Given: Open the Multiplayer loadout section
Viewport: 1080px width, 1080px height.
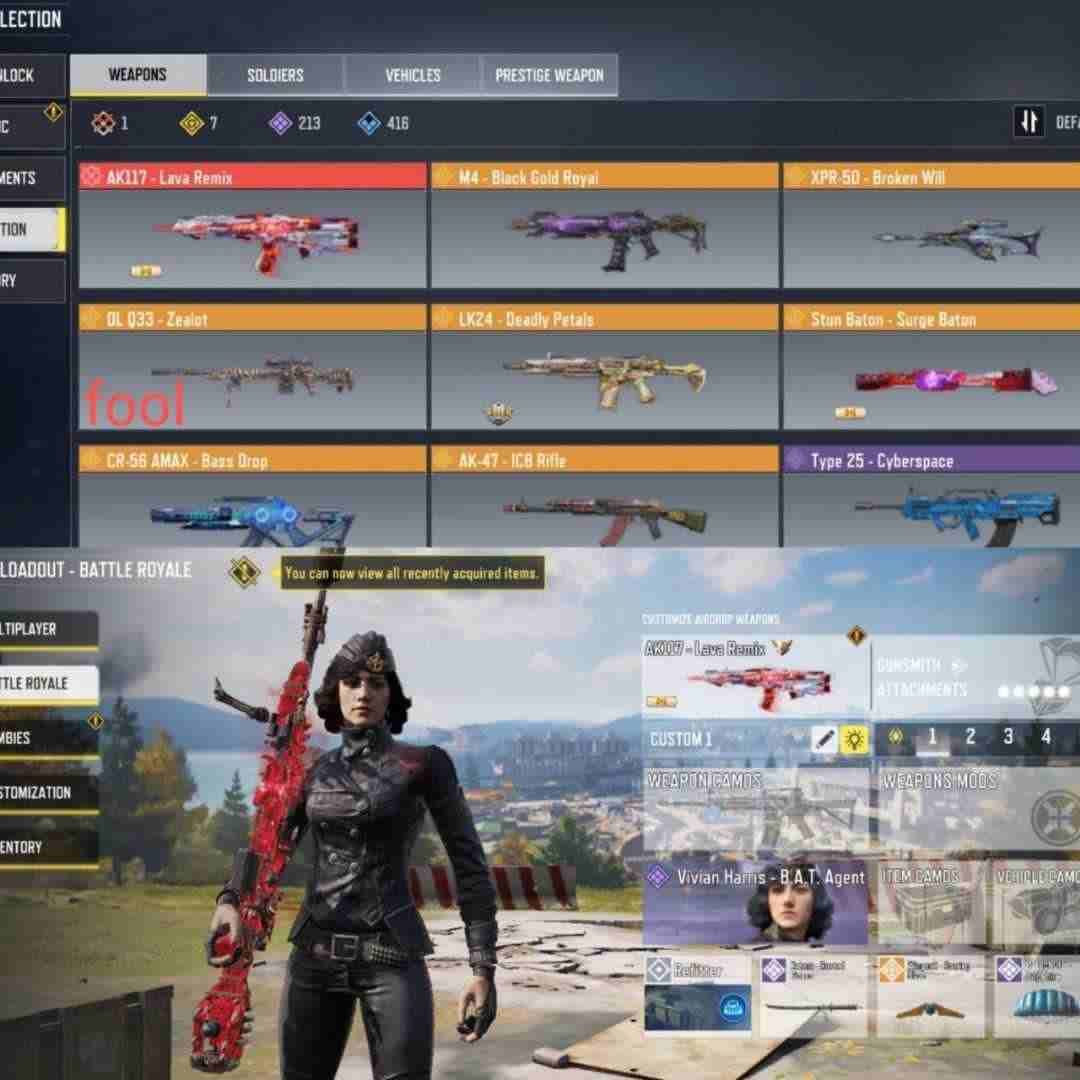Looking at the screenshot, I should [48, 629].
